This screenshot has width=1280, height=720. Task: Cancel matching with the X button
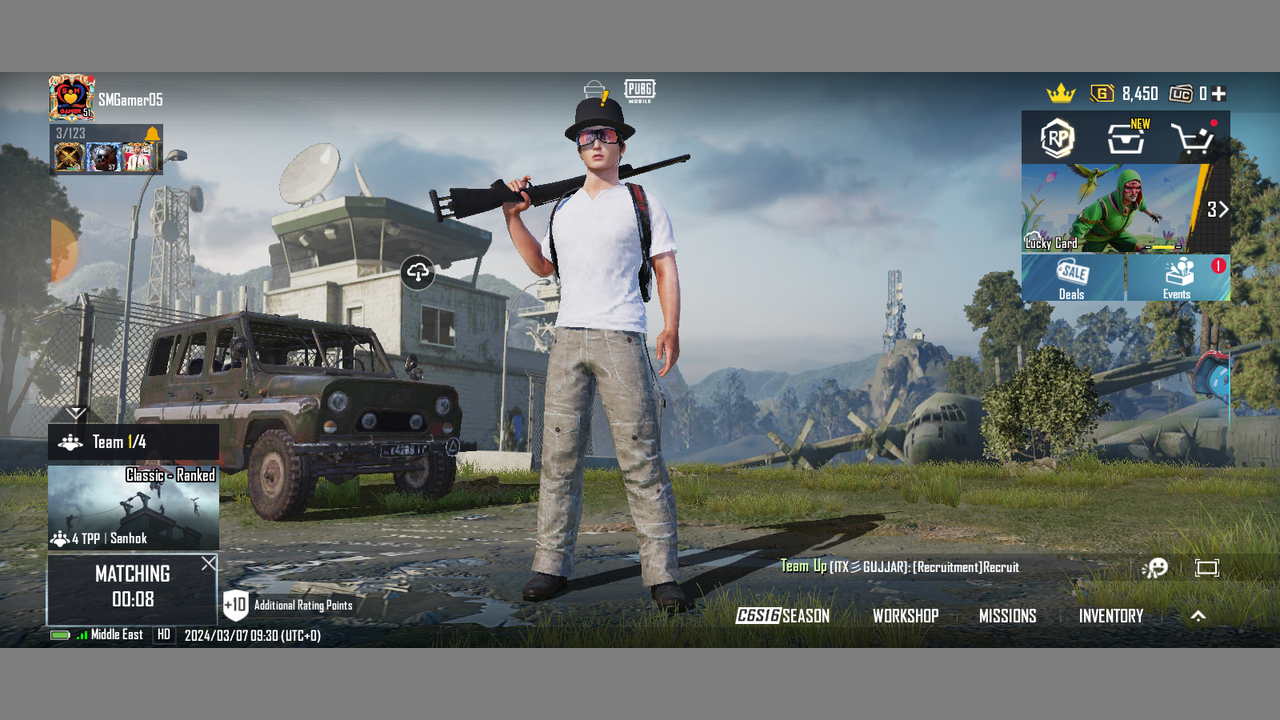pyautogui.click(x=208, y=564)
